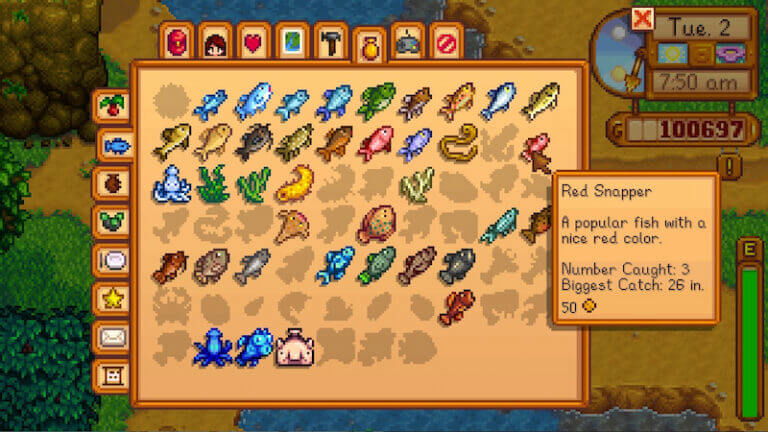Close the menu with the red X
Screen dimensions: 768x432
[x=642, y=19]
